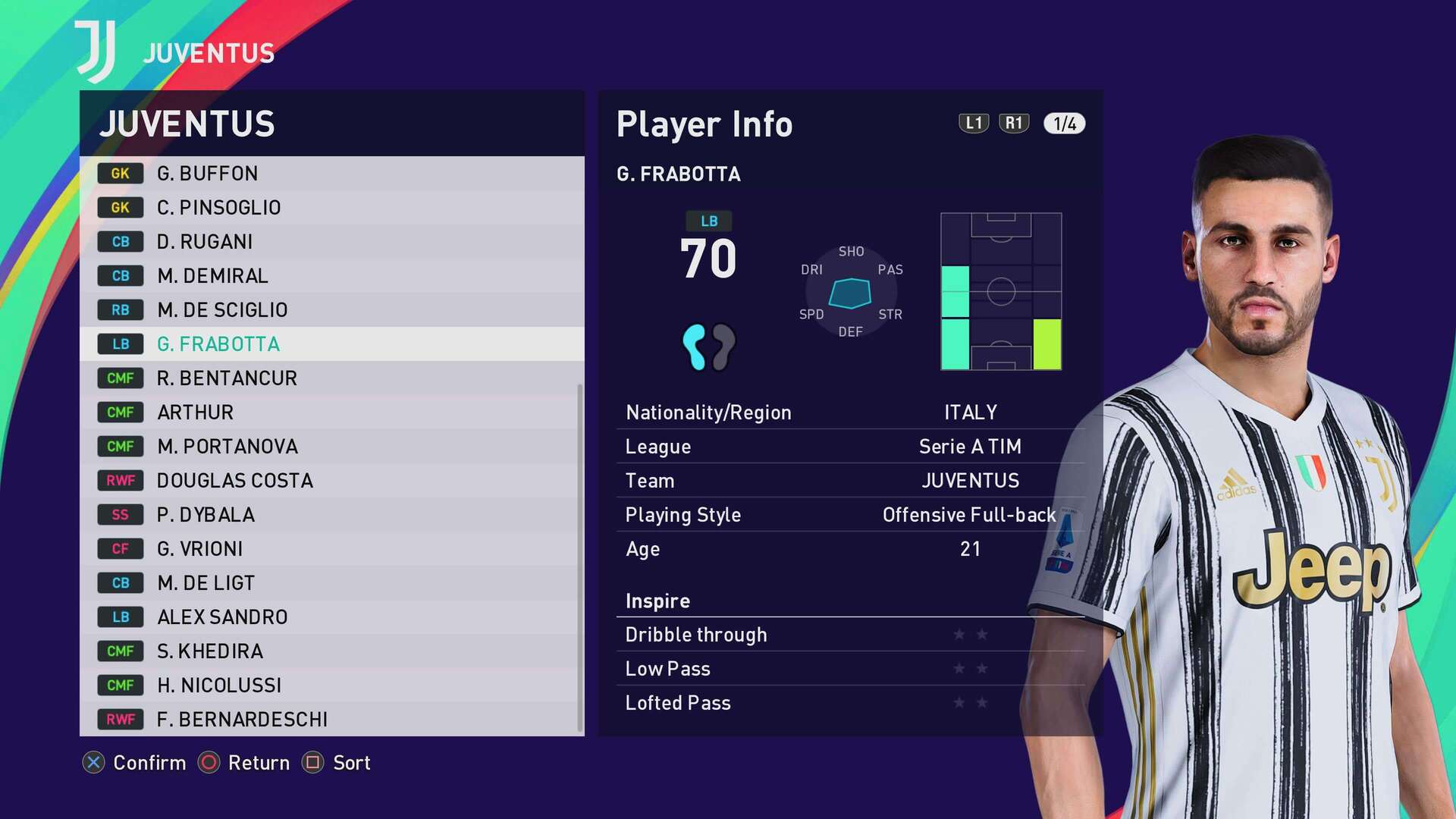1456x819 pixels.
Task: Click the preferred foot icon in Player Info
Action: tap(709, 347)
